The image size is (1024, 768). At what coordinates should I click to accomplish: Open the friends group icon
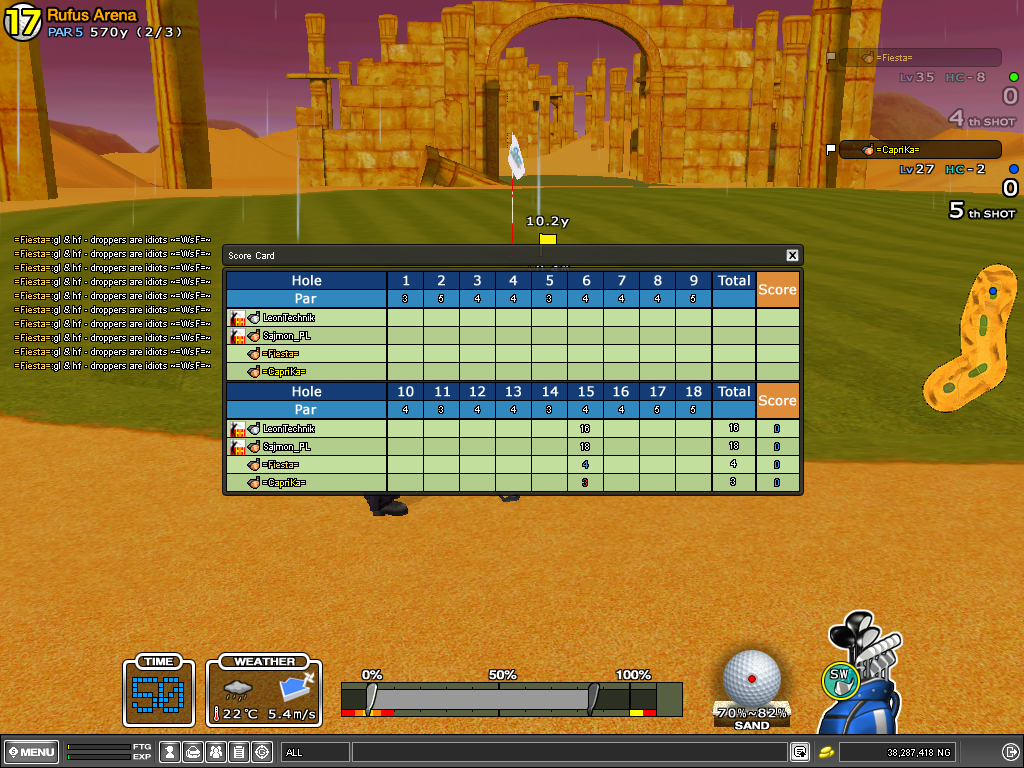[x=216, y=752]
